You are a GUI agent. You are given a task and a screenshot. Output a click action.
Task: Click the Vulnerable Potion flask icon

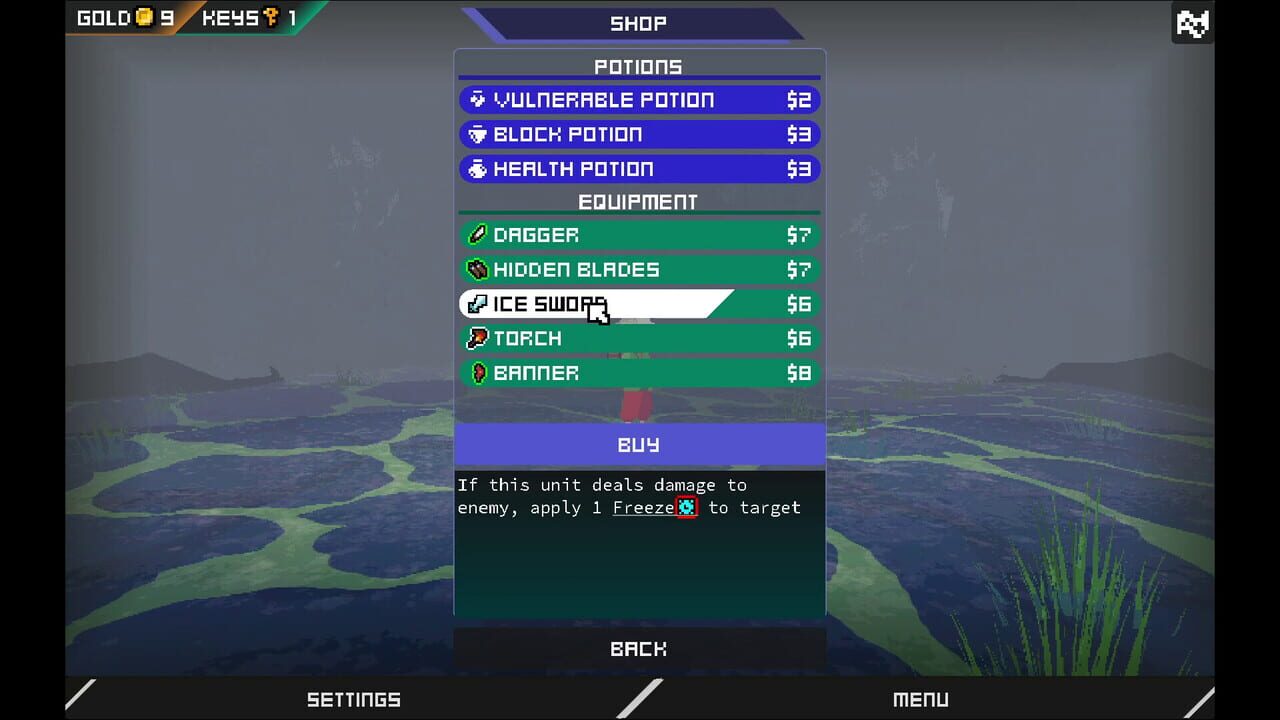click(475, 99)
